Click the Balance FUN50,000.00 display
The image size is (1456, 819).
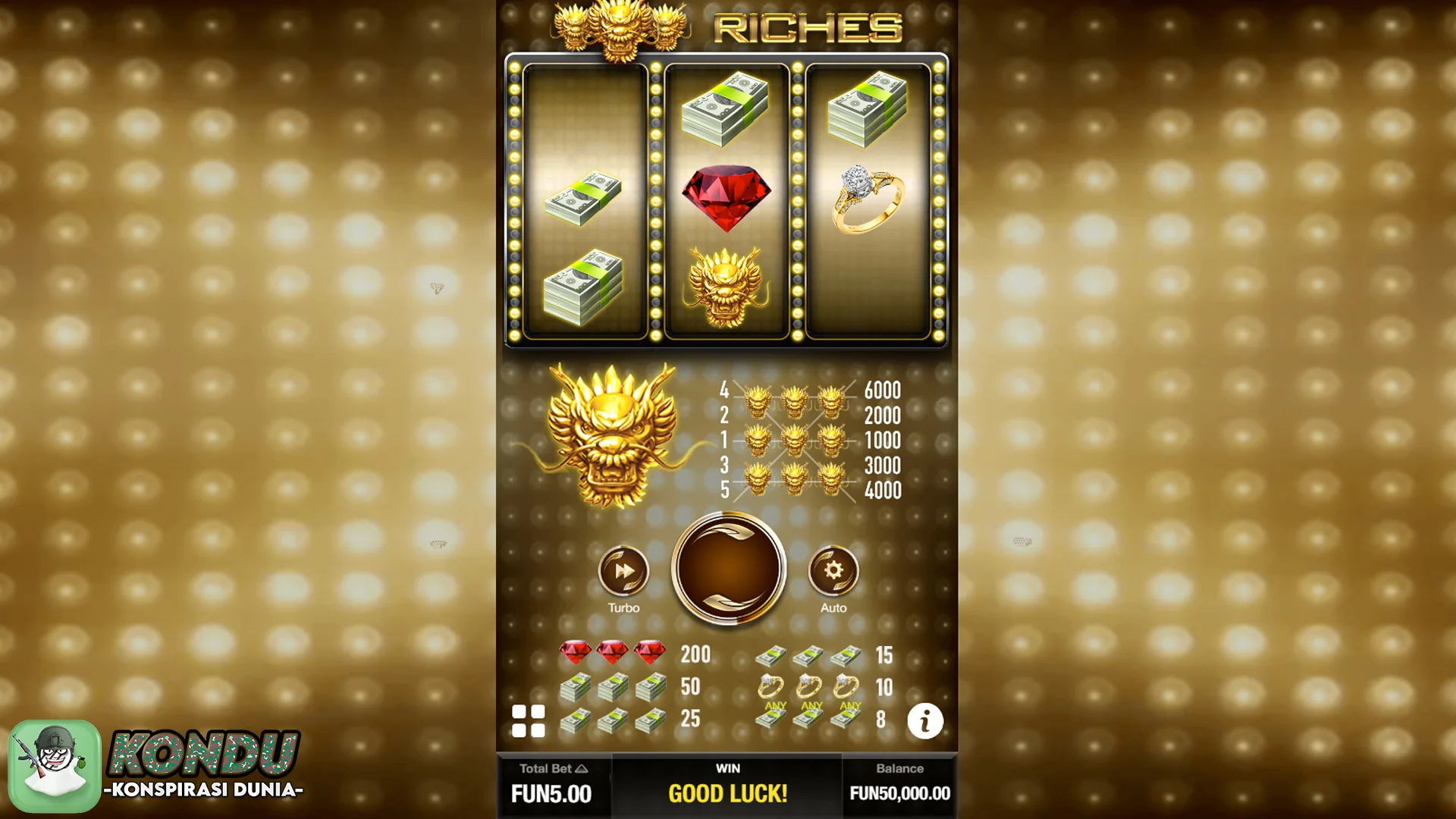pyautogui.click(x=899, y=794)
